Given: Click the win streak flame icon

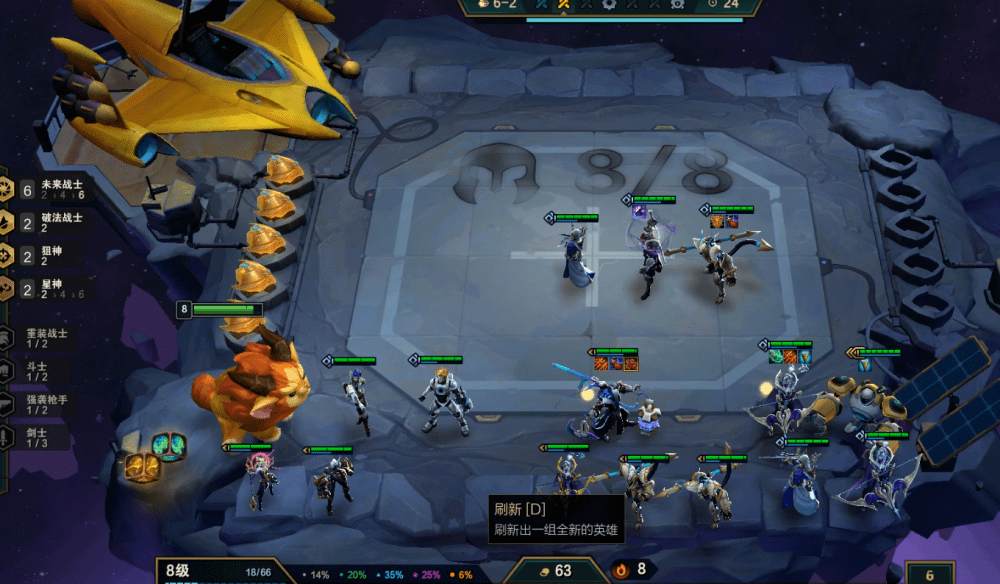Looking at the screenshot, I should pyautogui.click(x=620, y=570).
